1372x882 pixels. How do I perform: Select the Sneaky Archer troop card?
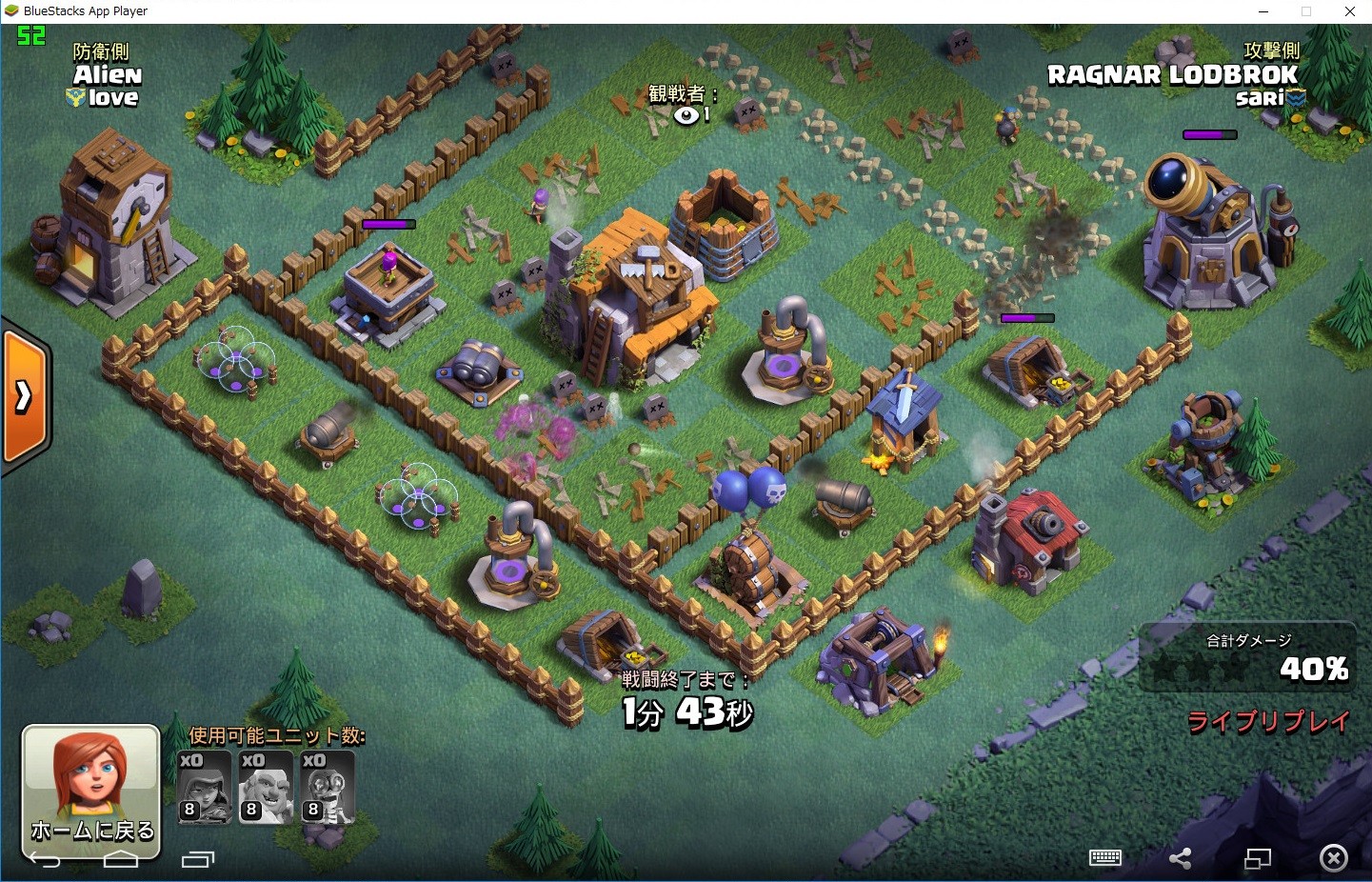pos(205,787)
